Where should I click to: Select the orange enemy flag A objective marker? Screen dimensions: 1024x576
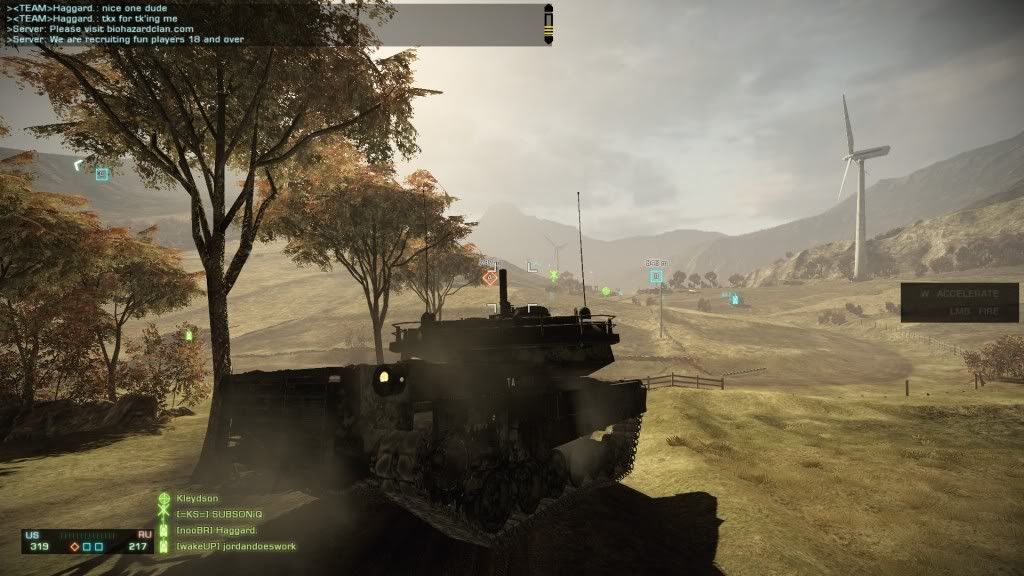(489, 277)
